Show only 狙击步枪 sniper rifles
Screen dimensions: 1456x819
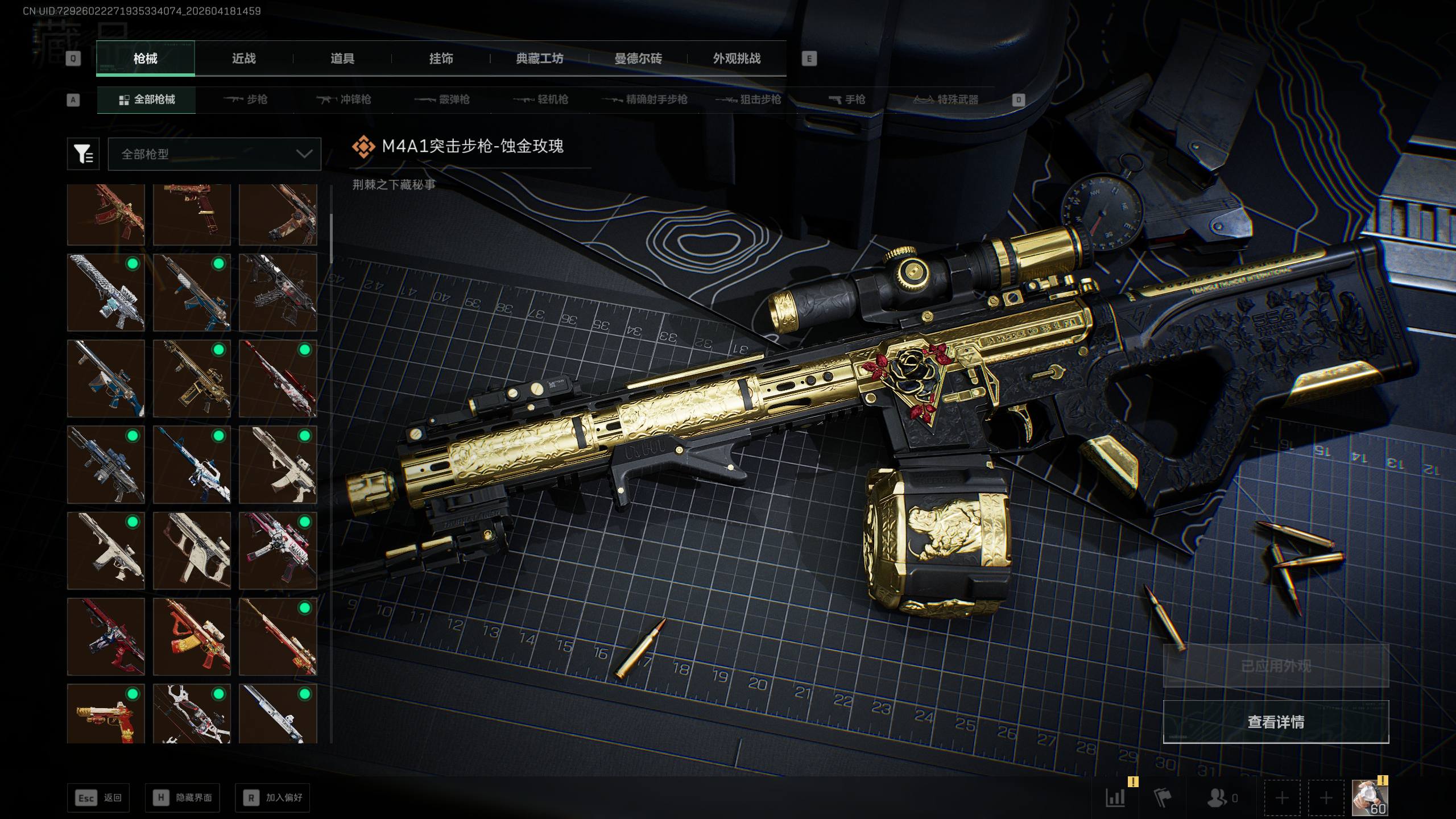click(x=748, y=100)
